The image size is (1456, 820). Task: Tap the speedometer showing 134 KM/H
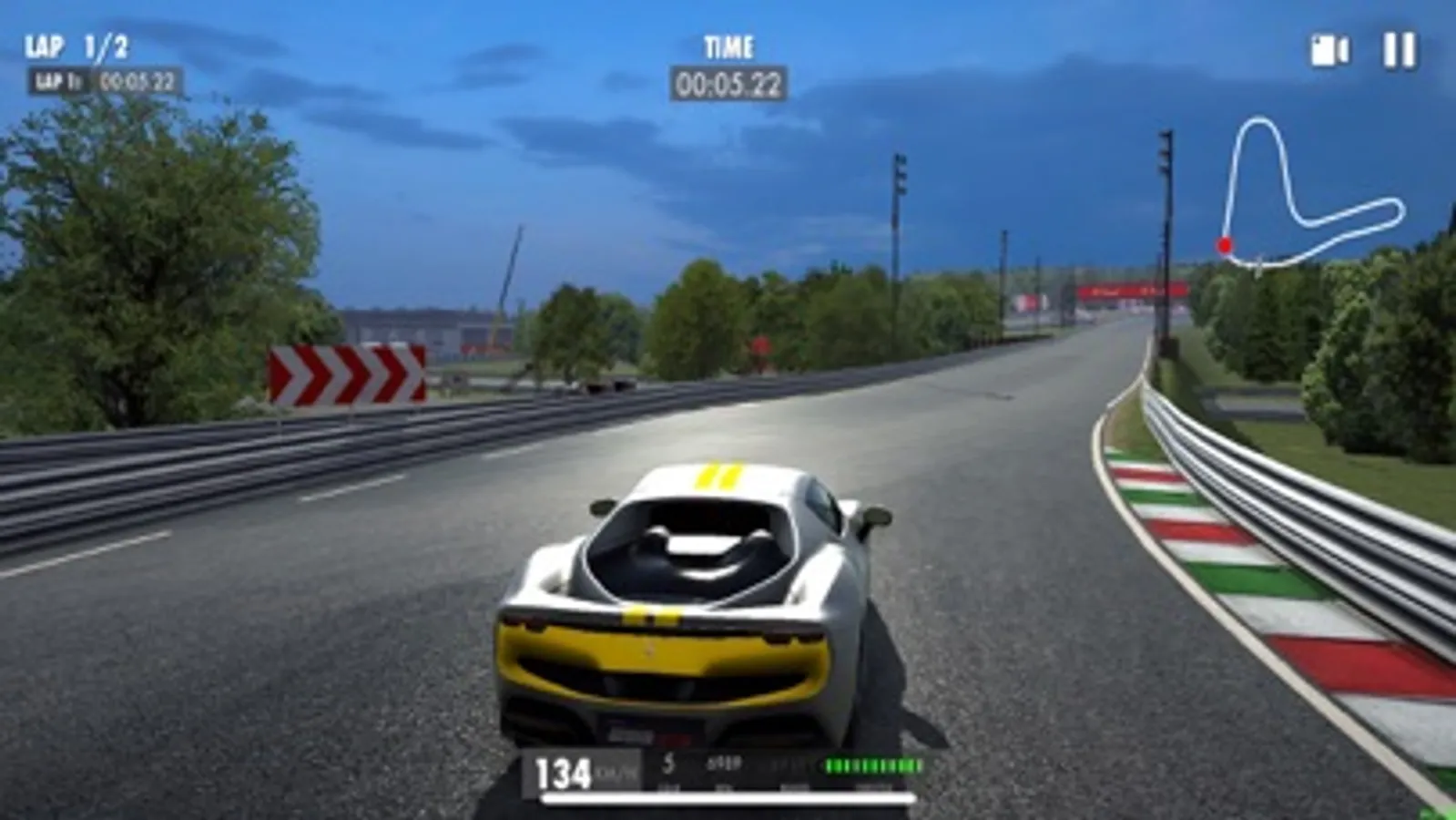(564, 770)
